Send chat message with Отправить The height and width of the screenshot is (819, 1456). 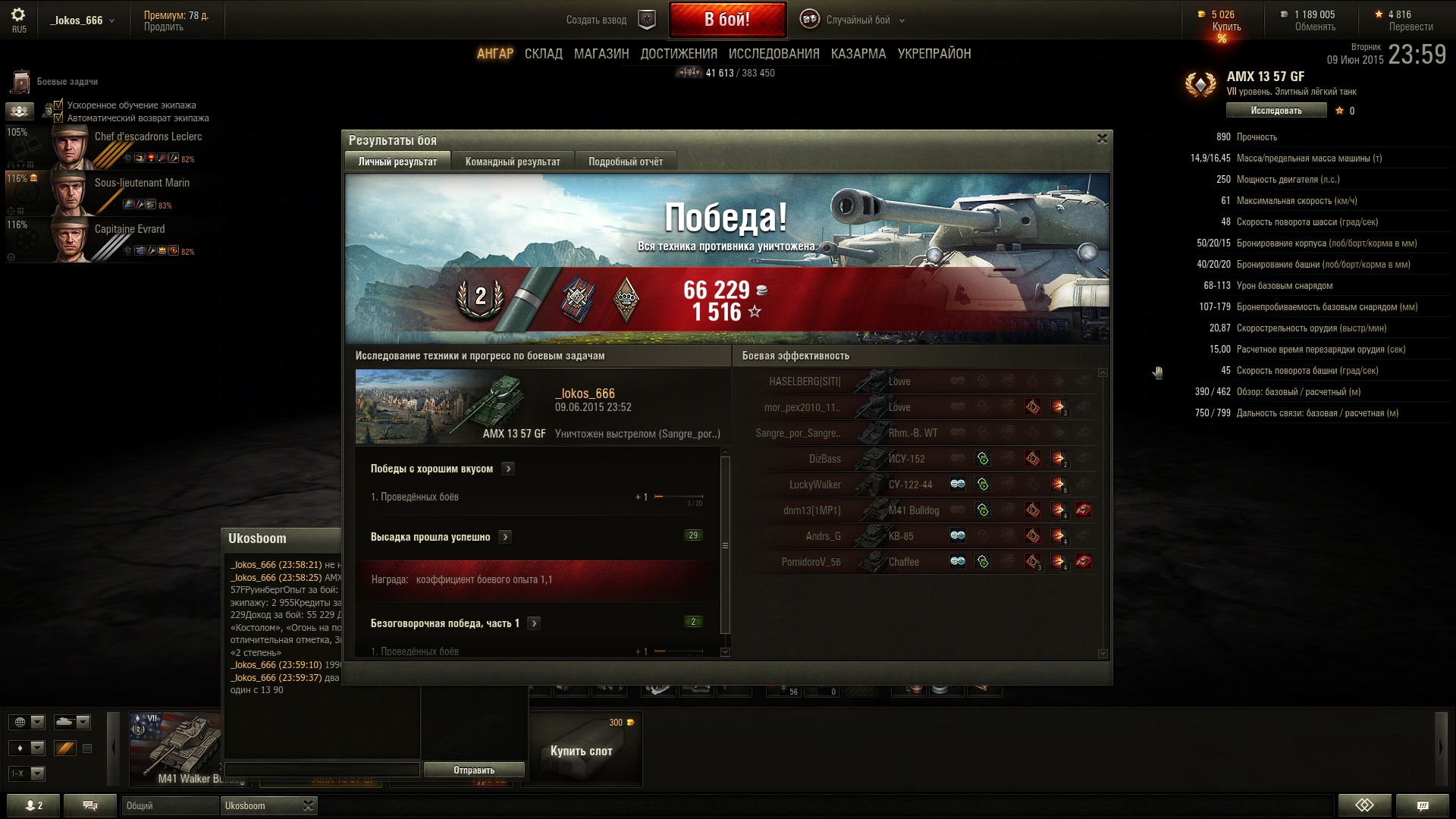click(473, 770)
